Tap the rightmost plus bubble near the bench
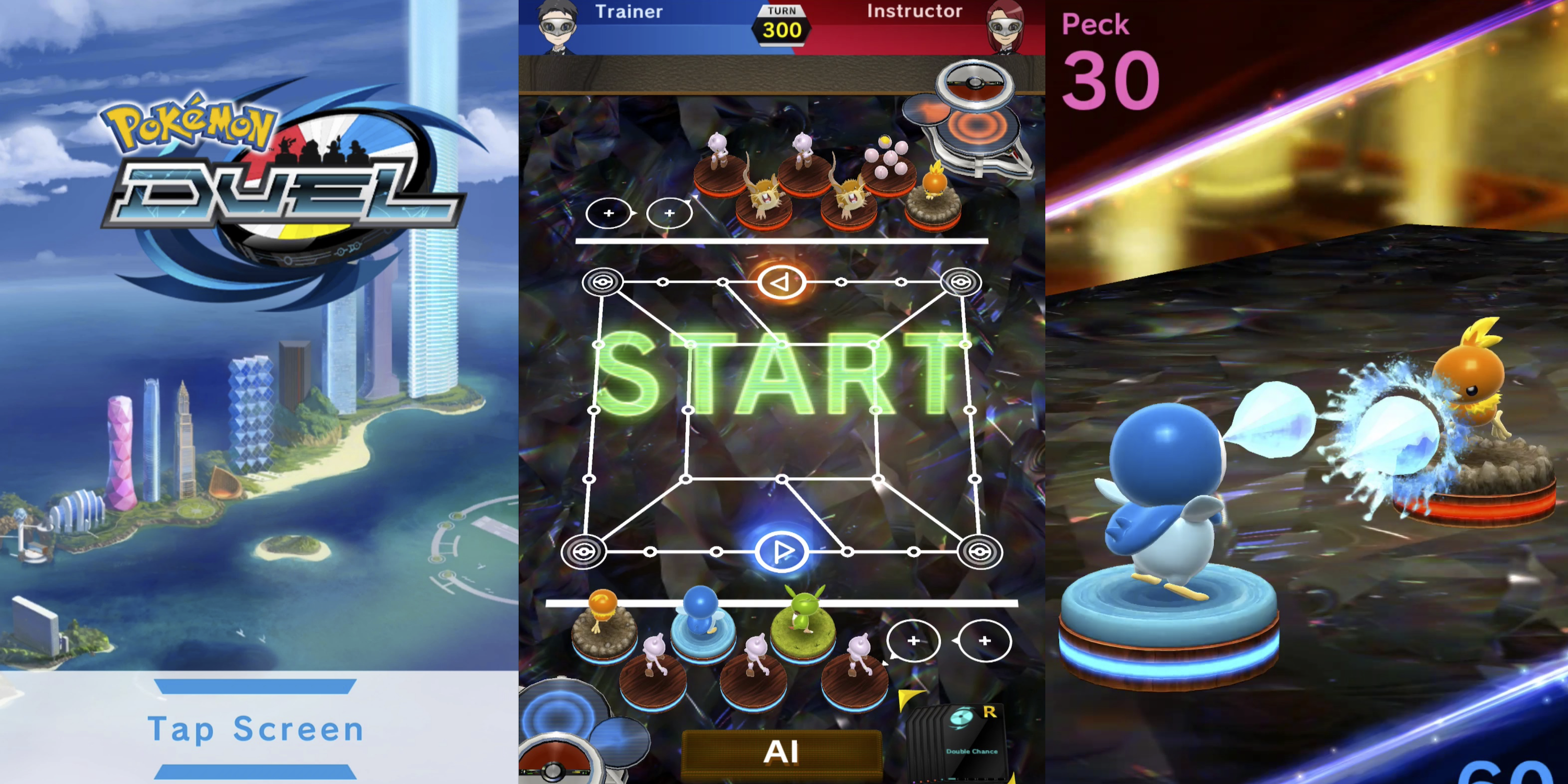The image size is (1568, 784). (985, 641)
